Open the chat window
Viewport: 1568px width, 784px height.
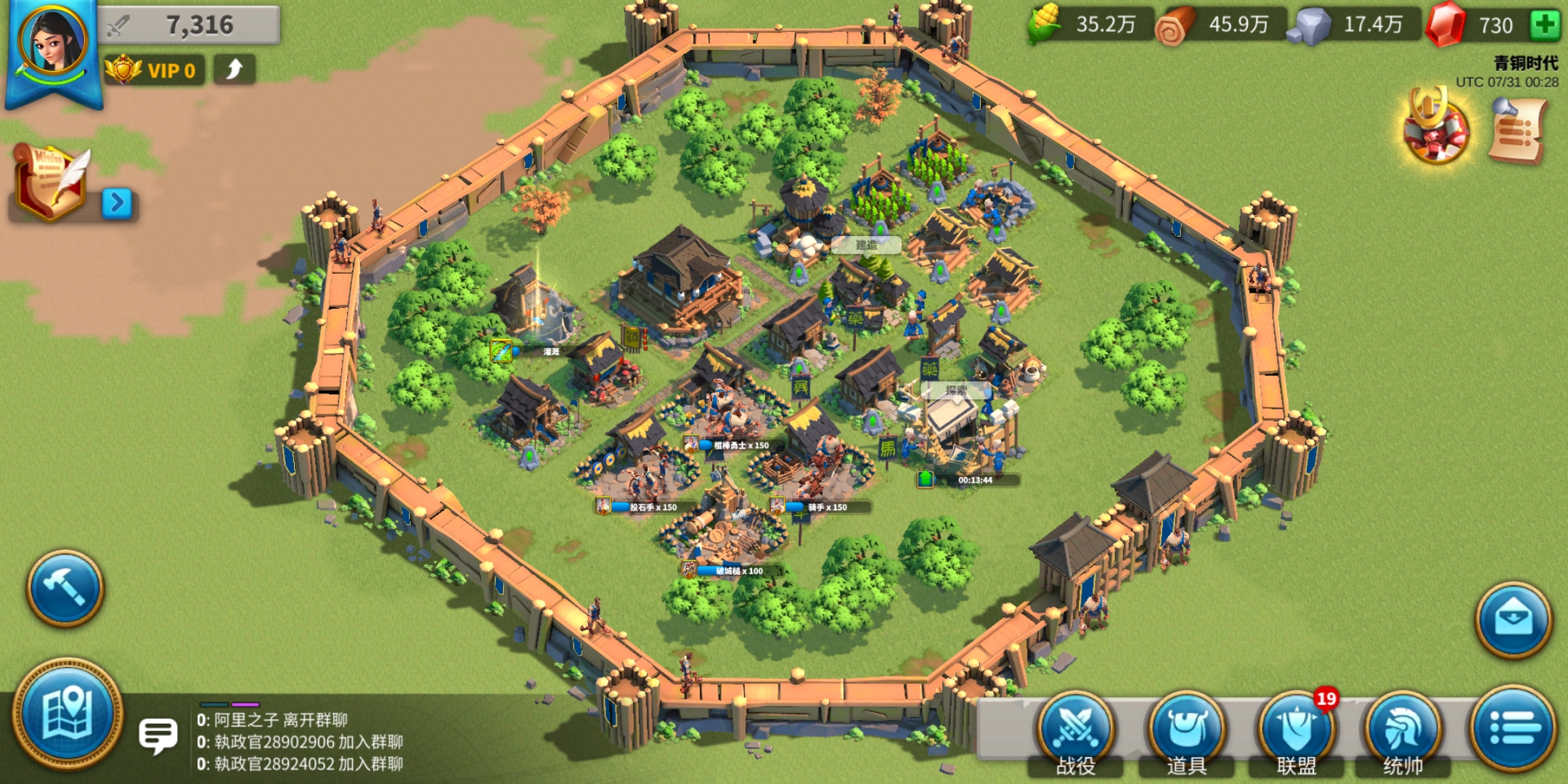point(158,737)
